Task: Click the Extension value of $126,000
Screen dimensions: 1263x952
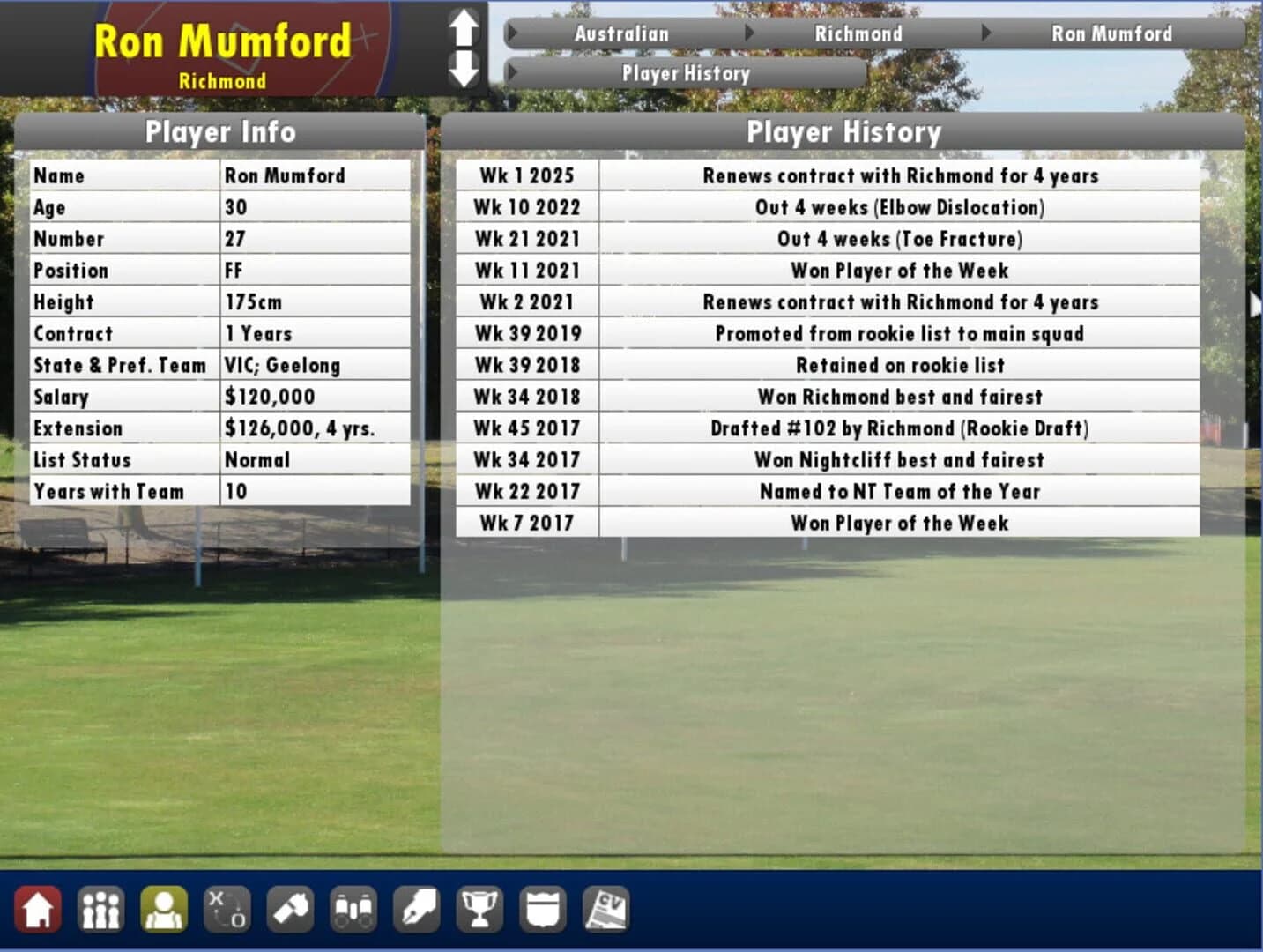Action: pos(301,428)
